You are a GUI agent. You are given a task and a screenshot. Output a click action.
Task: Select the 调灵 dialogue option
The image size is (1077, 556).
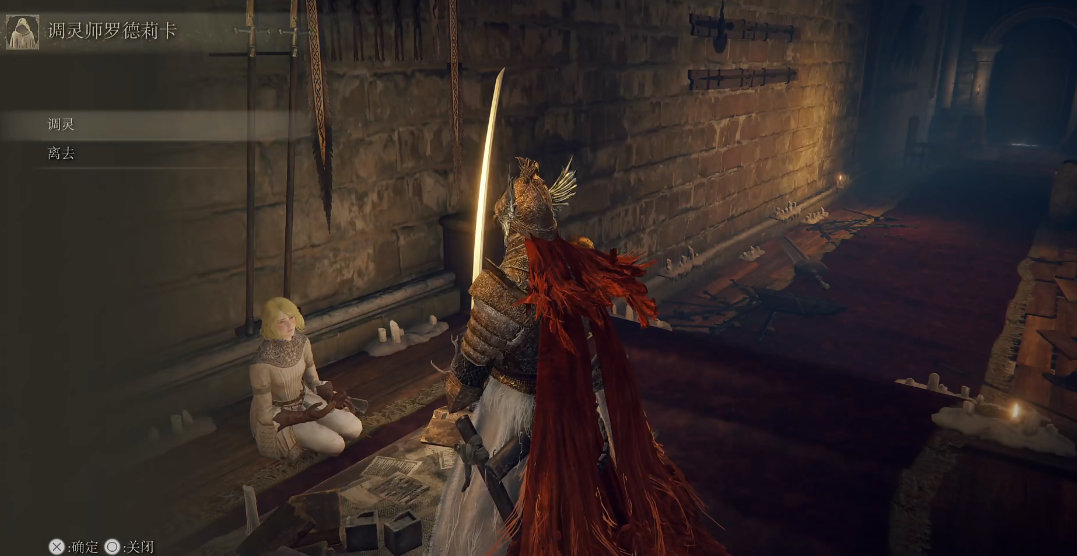point(62,125)
